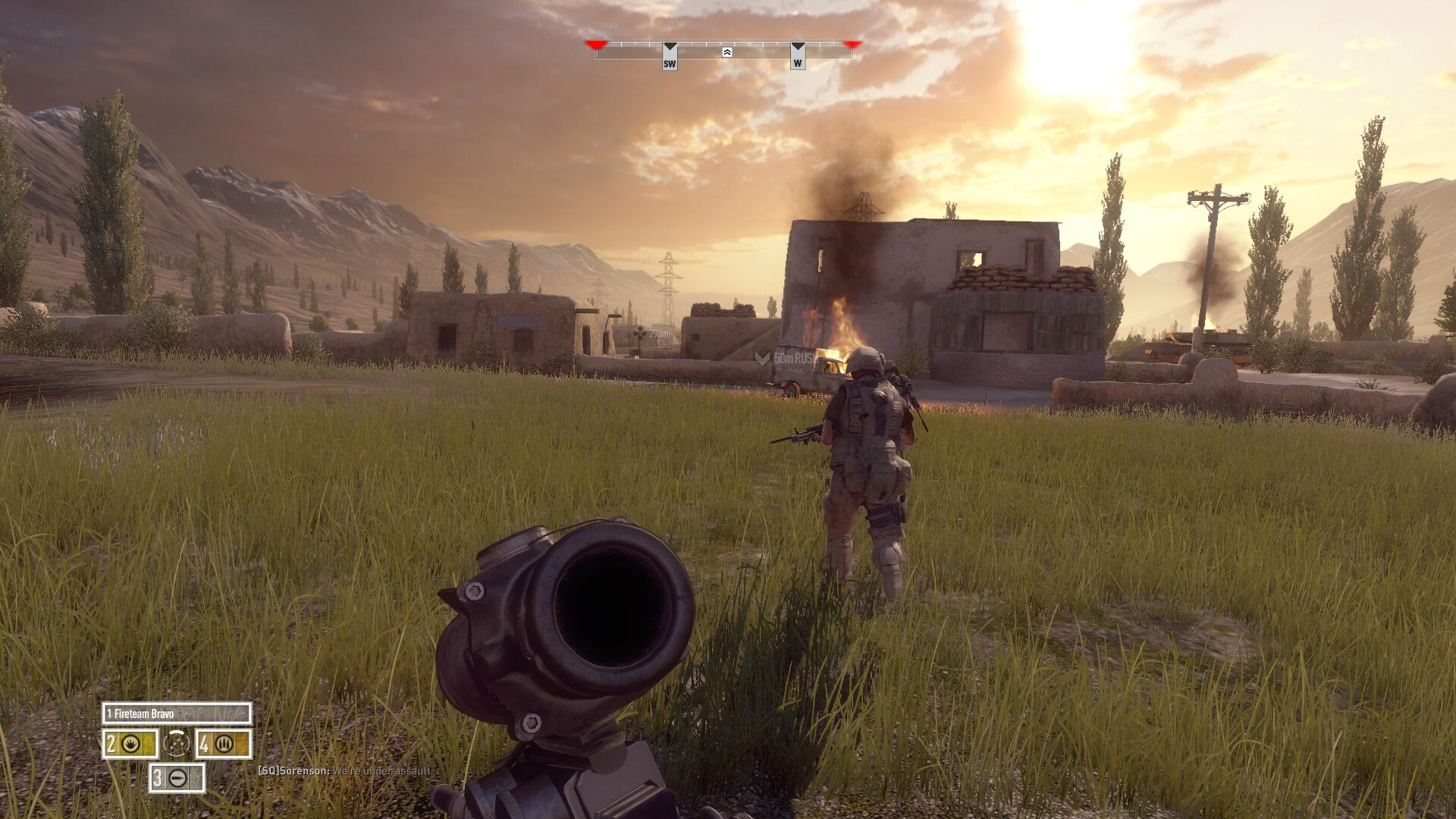Select the chevron objective marker on compass

coord(726,52)
